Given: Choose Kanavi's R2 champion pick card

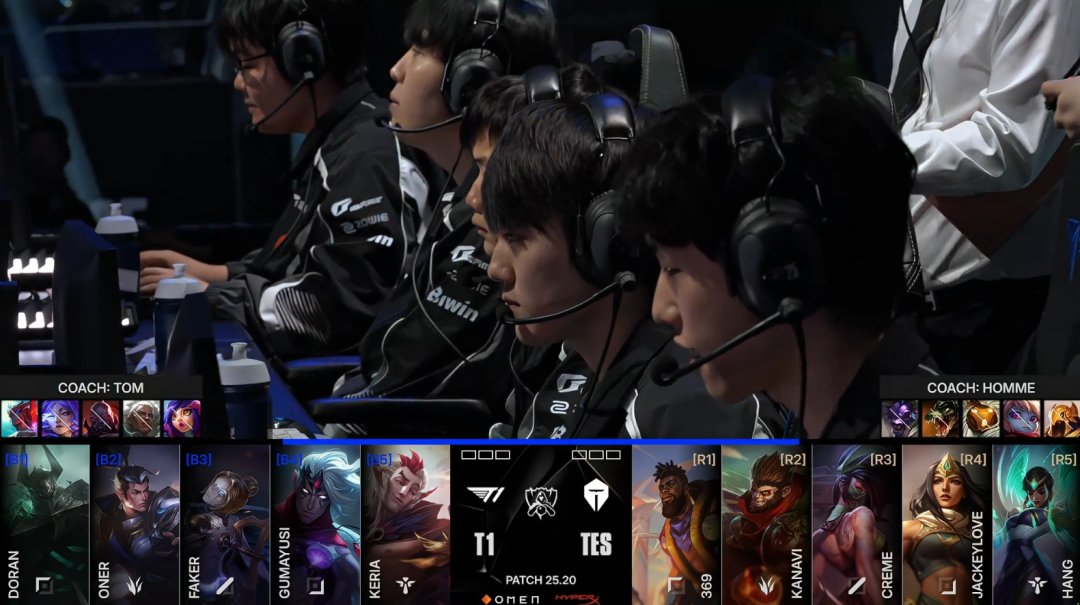Looking at the screenshot, I should click(766, 520).
